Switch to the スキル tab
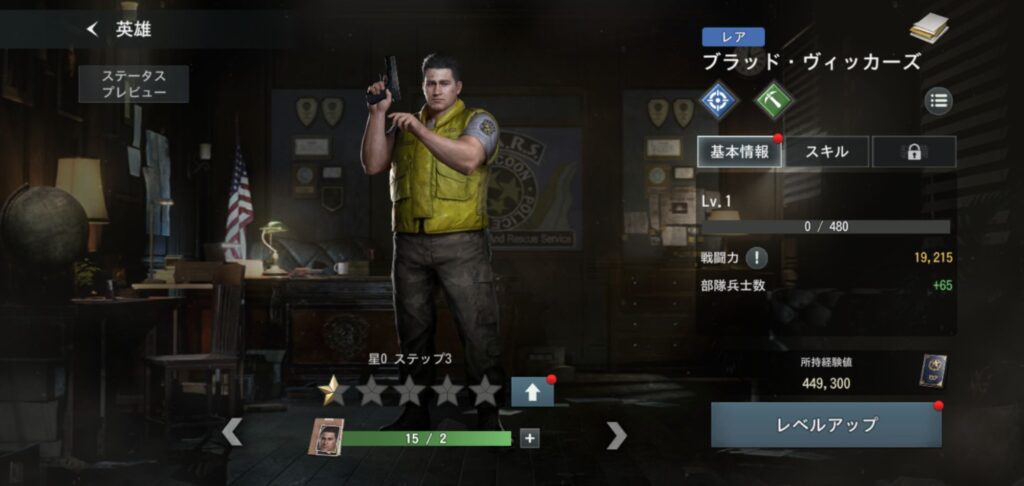Viewport: 1024px width, 486px height. point(827,152)
